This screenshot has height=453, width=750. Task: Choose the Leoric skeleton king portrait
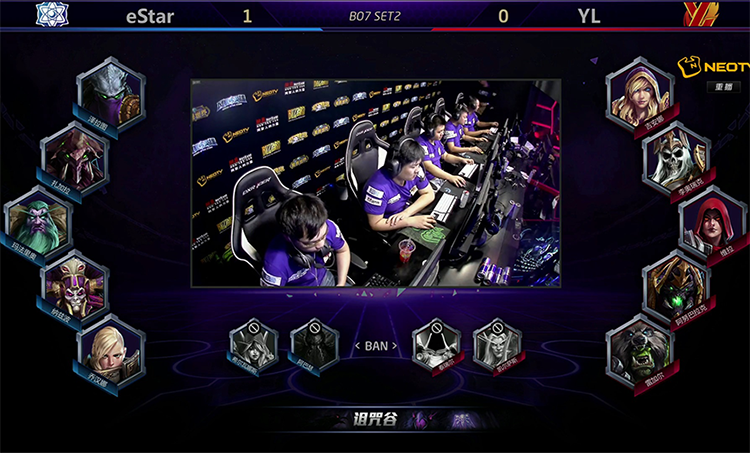(x=676, y=156)
